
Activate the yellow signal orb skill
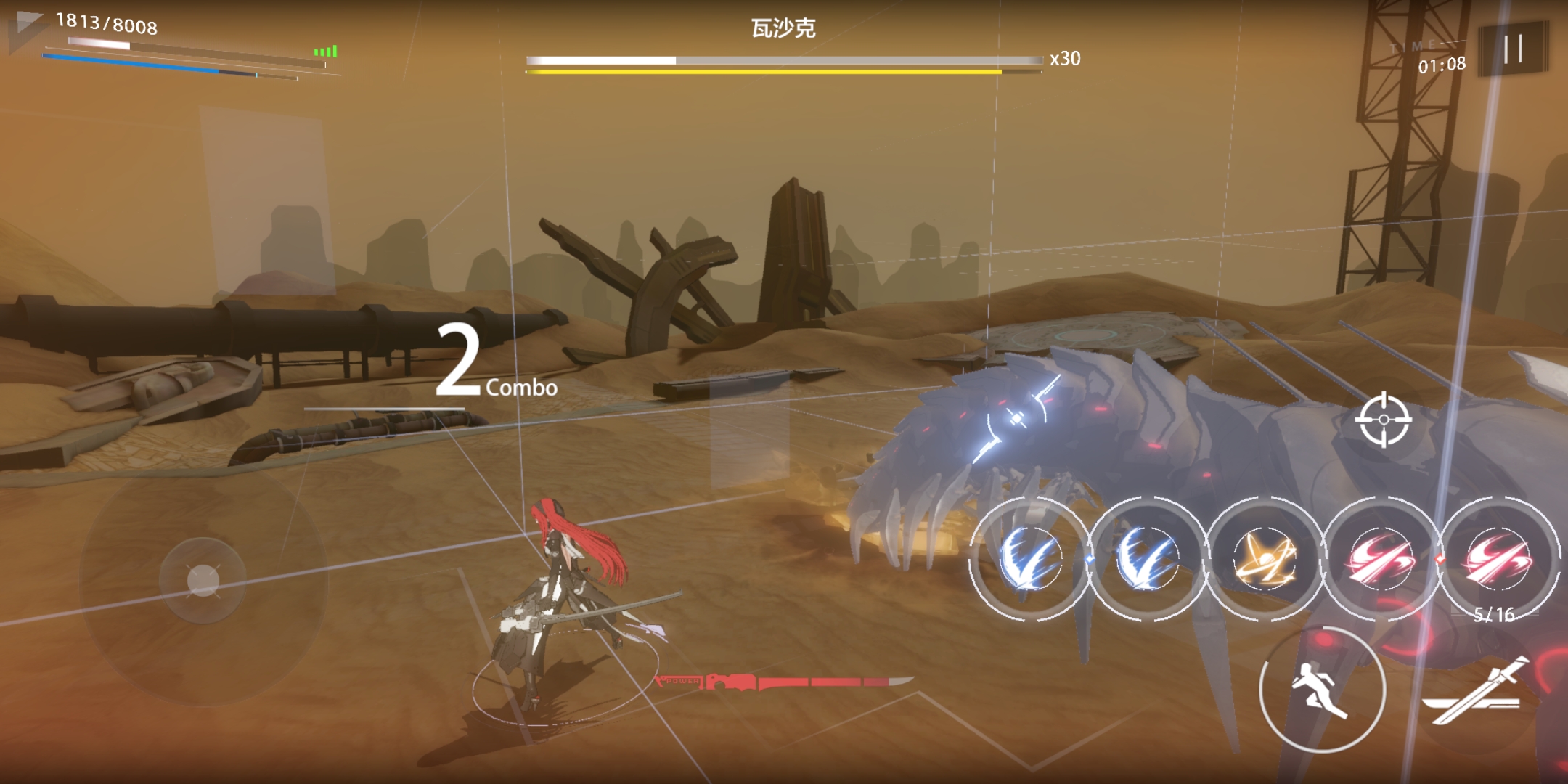coord(1264,559)
